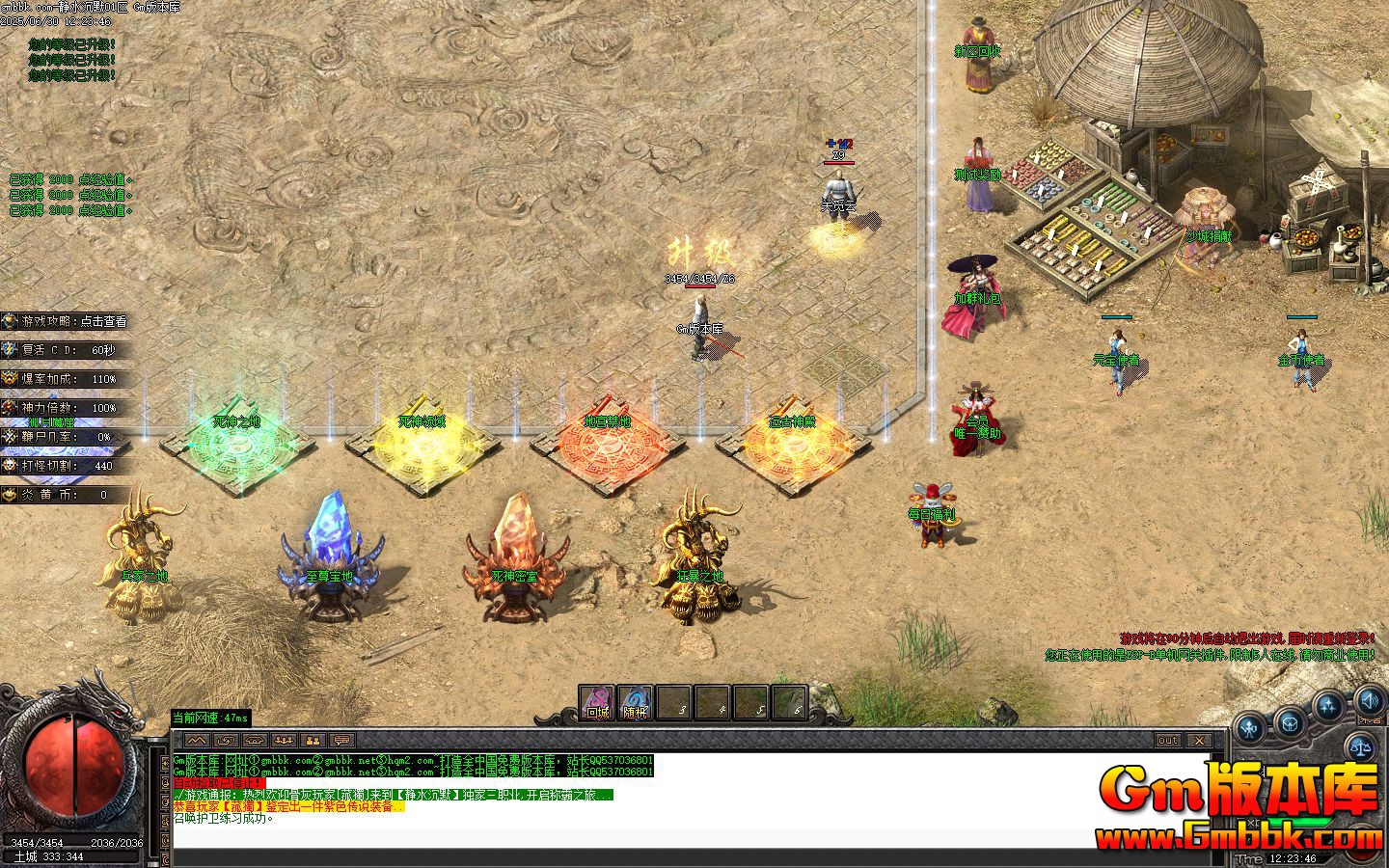Open the skills panel via the sparkle icon
Image resolution: width=1389 pixels, height=868 pixels.
click(1328, 702)
